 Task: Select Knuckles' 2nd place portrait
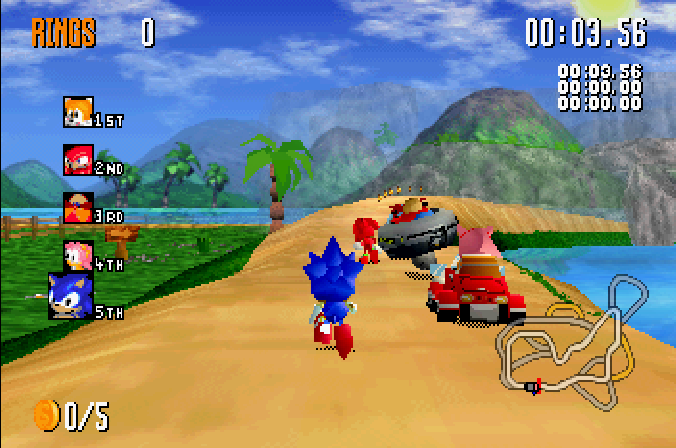pos(78,159)
